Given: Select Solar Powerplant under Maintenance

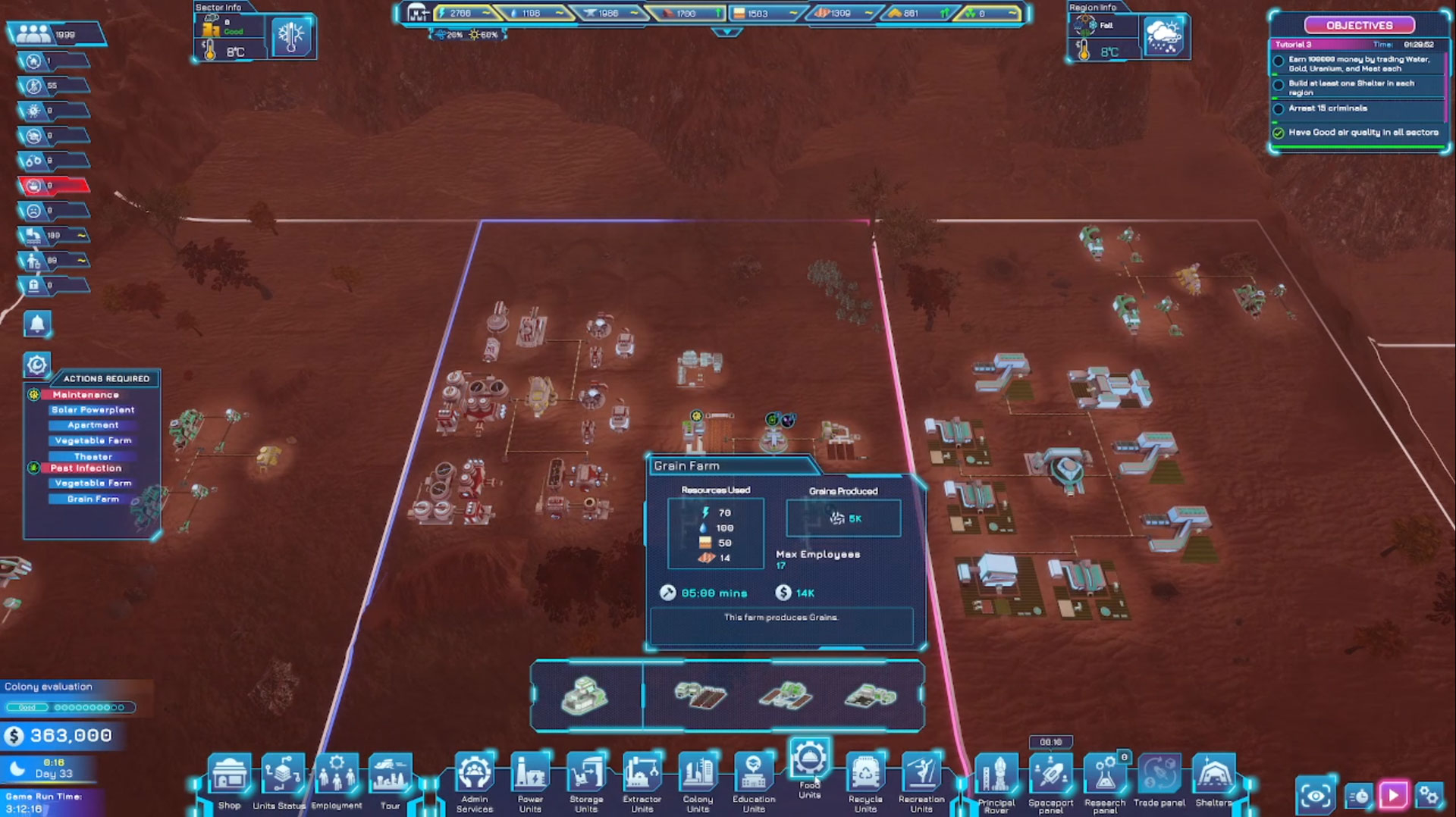Looking at the screenshot, I should [x=93, y=410].
